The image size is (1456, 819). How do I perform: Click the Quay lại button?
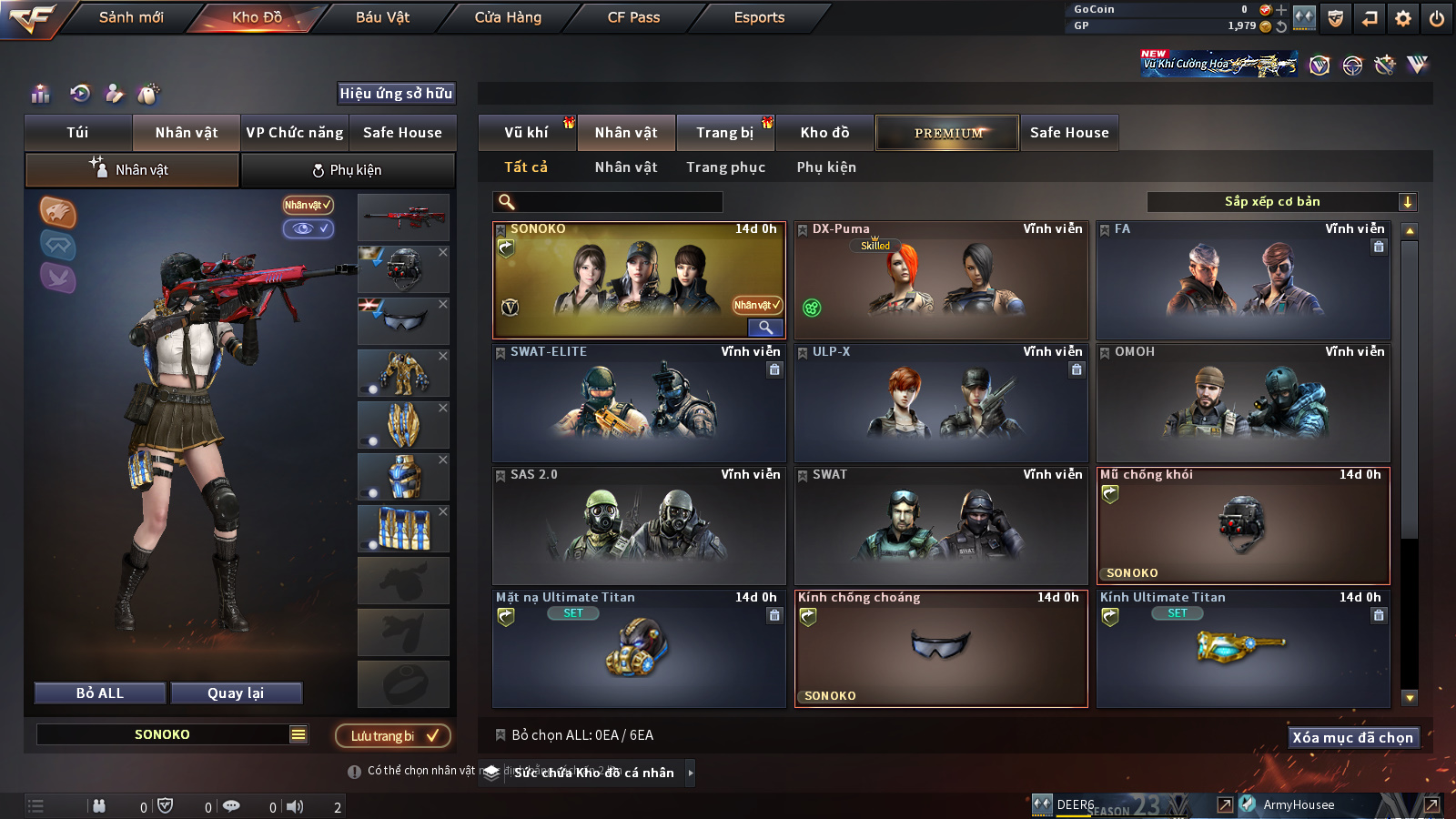click(x=236, y=693)
